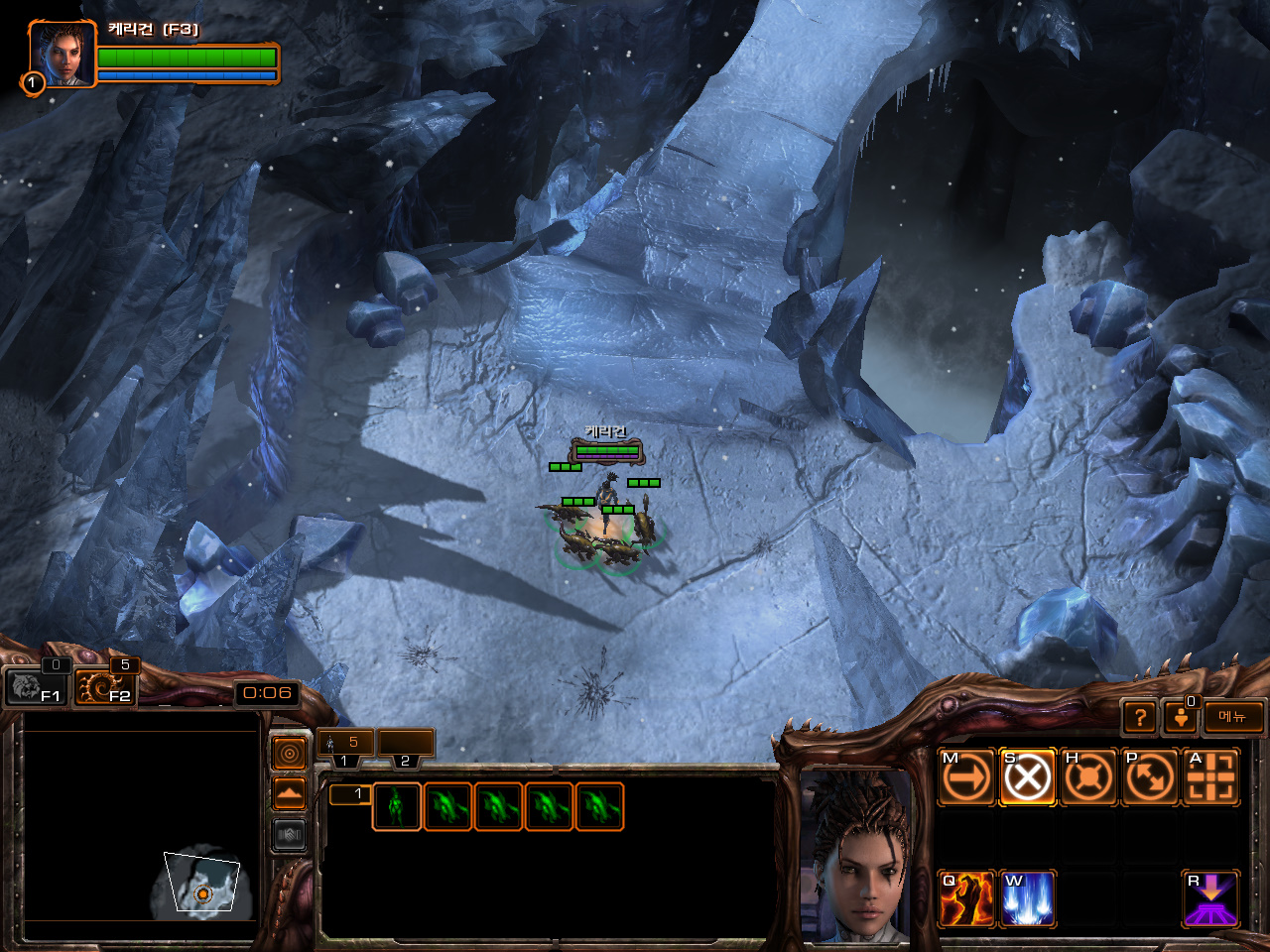This screenshot has width=1270, height=952.
Task: Activate the Stop command
Action: (1027, 776)
